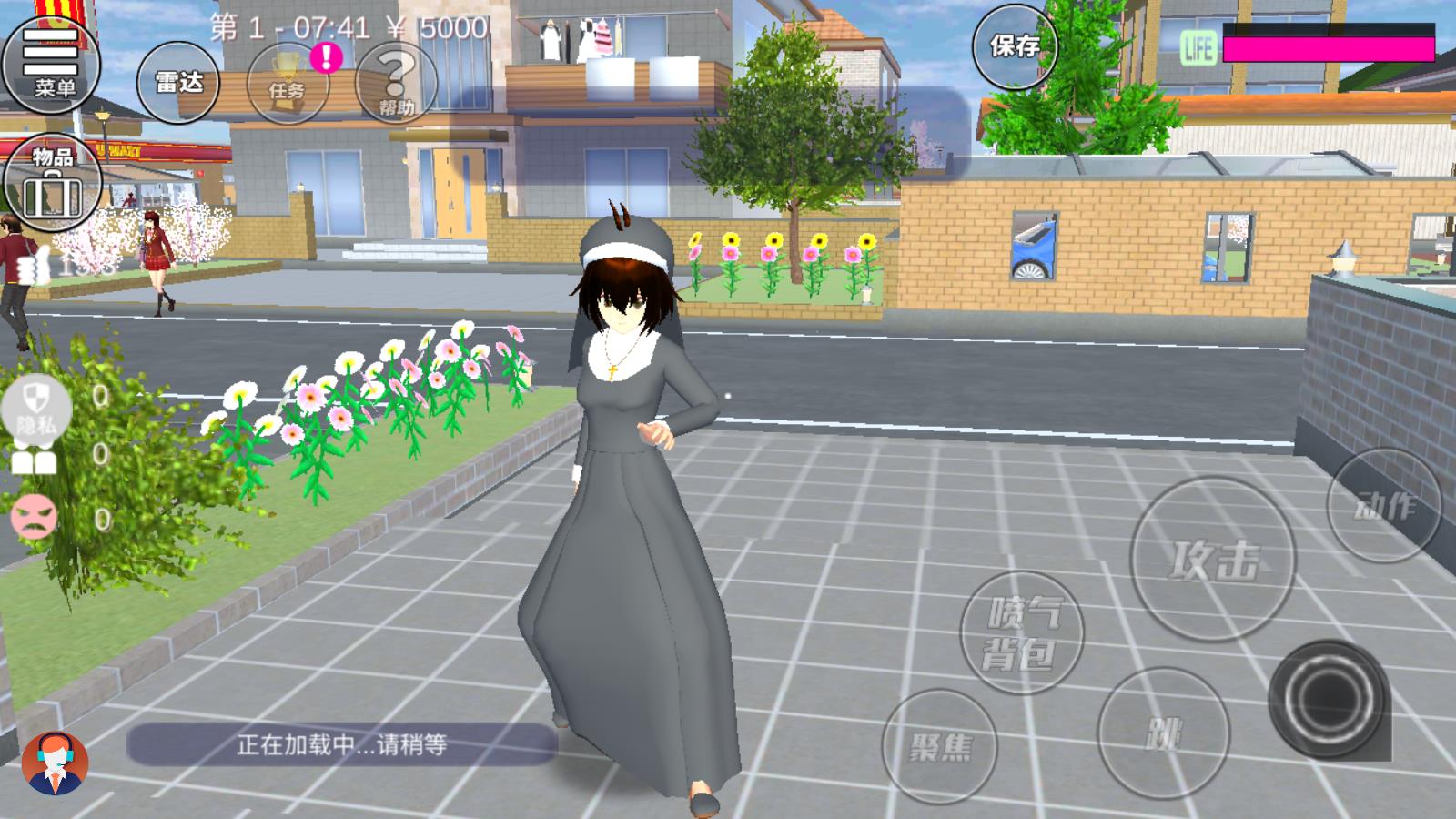Open the 菜单 hamburger menu
This screenshot has height=819, width=1456.
tap(51, 62)
